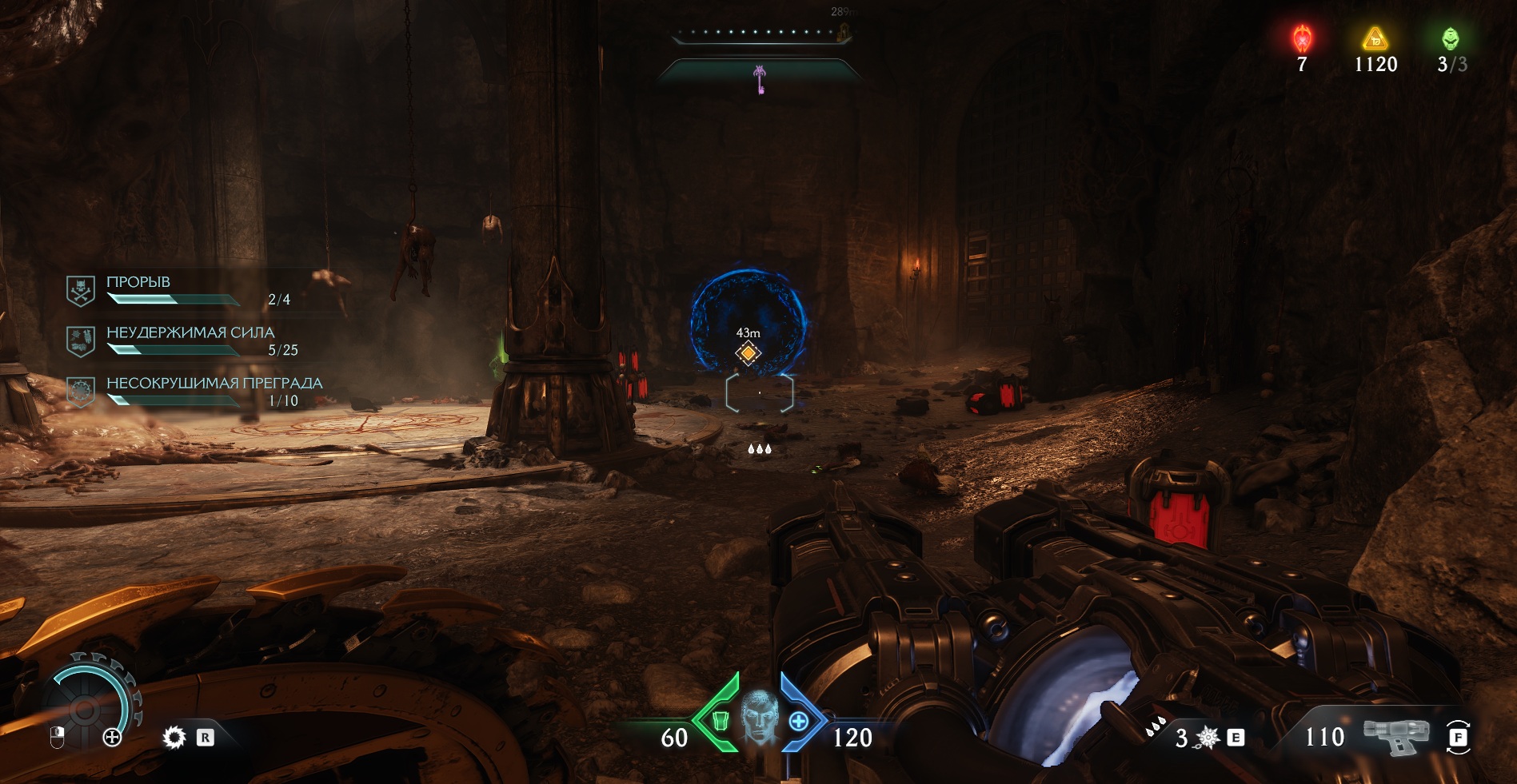Click the orange objective marker at 43m

click(748, 352)
